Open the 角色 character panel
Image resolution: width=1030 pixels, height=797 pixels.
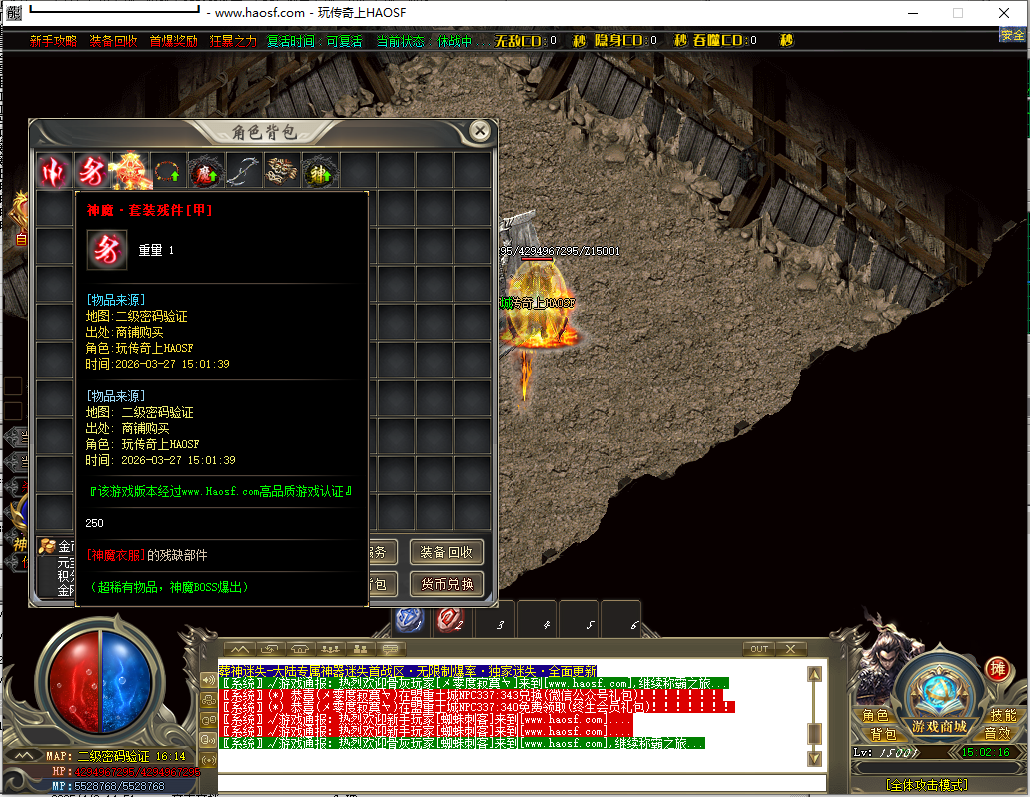(875, 716)
